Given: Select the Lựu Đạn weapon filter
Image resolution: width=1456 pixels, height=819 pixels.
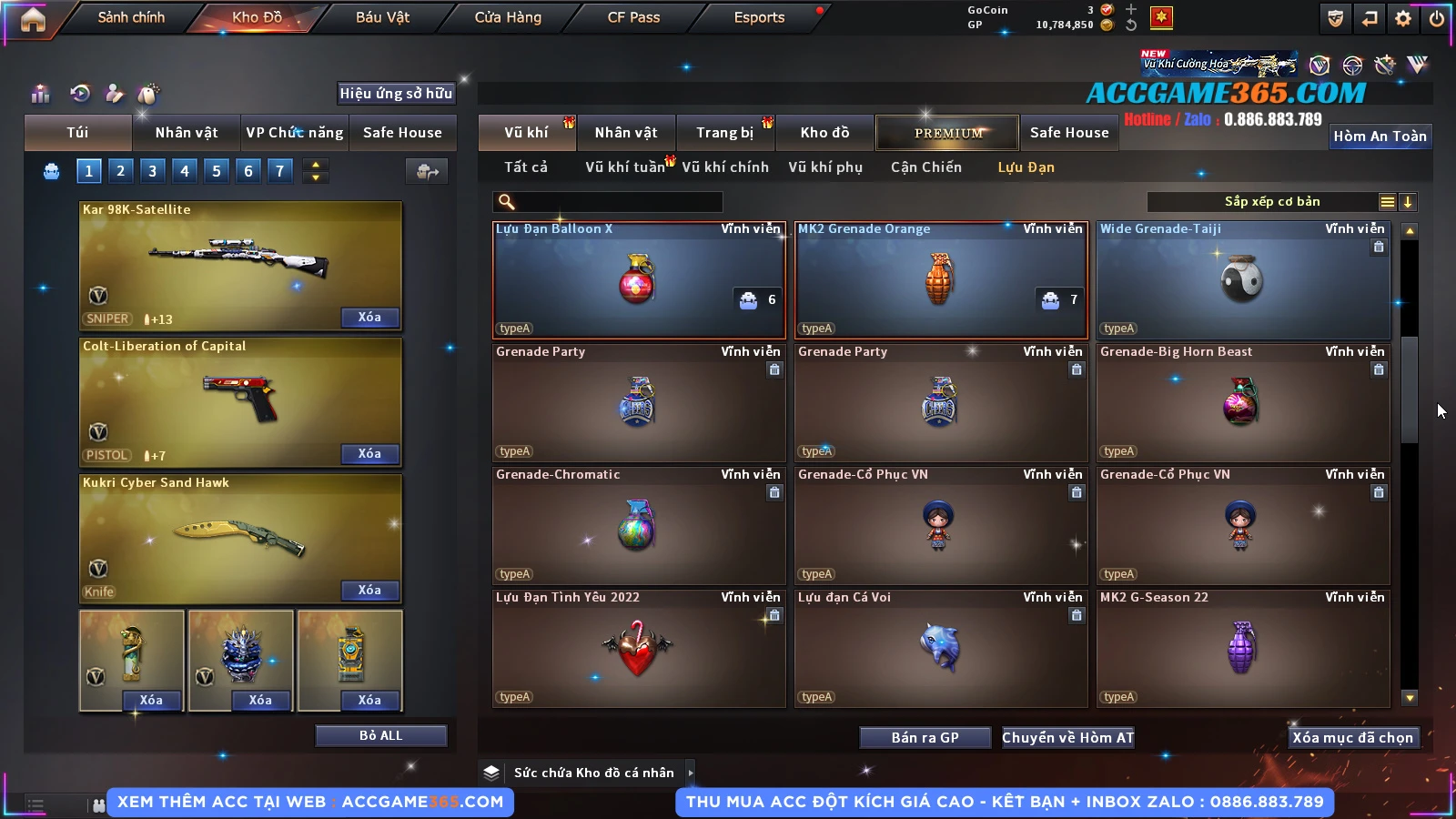Looking at the screenshot, I should (1026, 167).
